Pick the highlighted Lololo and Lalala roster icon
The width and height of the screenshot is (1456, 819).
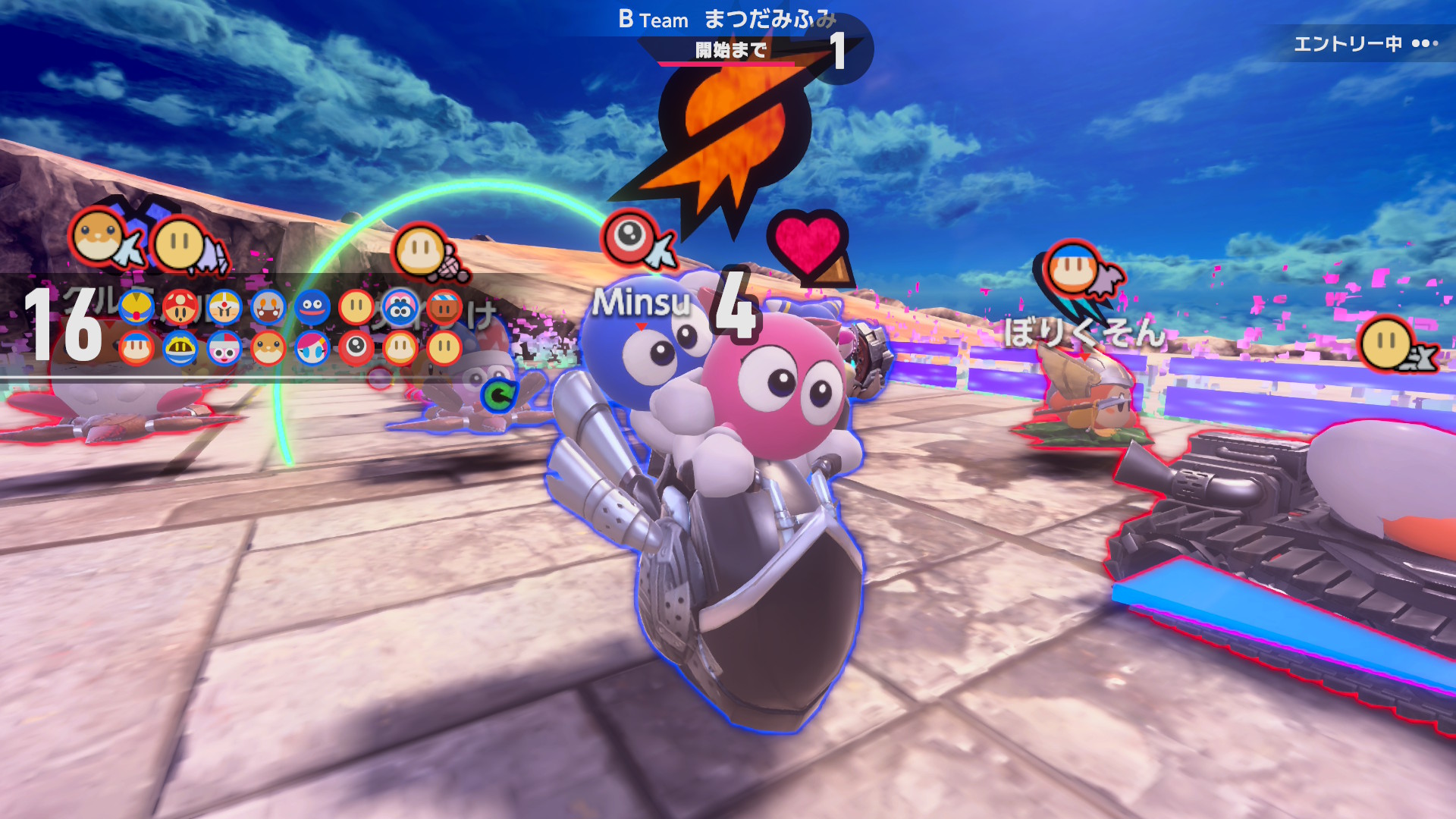[400, 307]
